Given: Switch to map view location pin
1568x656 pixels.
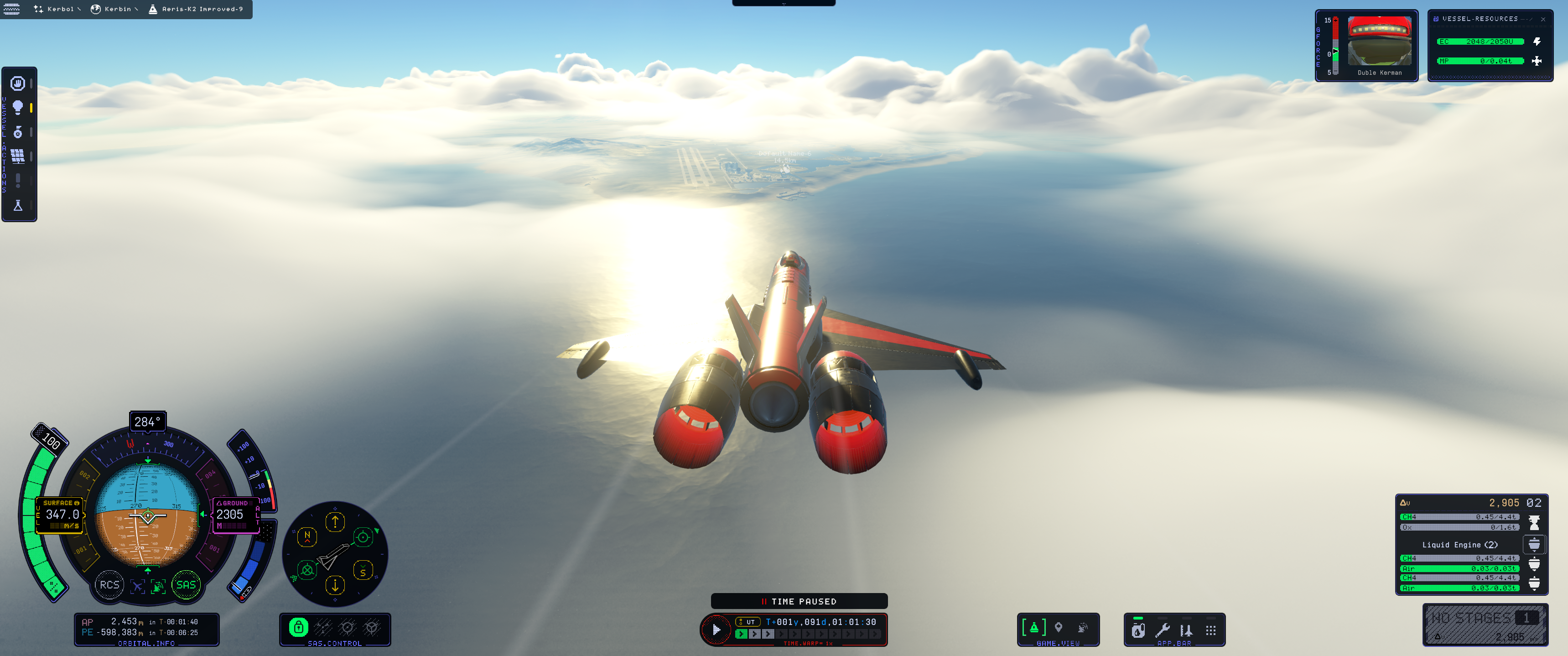Looking at the screenshot, I should click(1059, 627).
